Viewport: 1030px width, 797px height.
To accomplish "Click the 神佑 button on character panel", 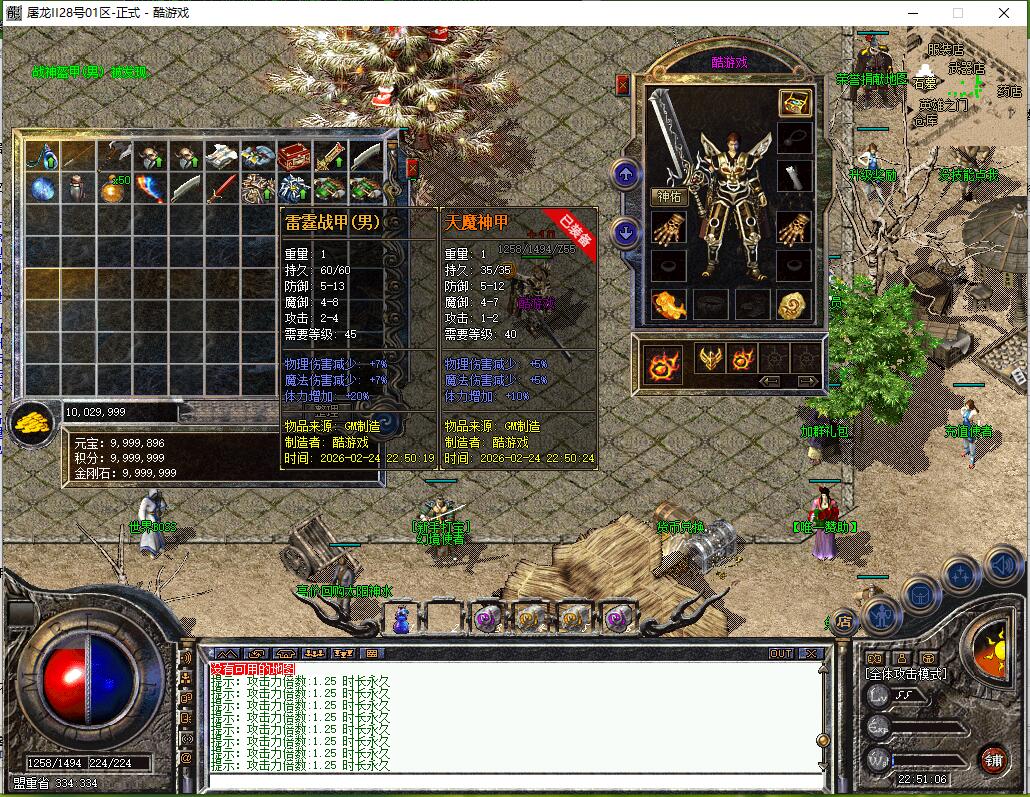I will coord(668,196).
